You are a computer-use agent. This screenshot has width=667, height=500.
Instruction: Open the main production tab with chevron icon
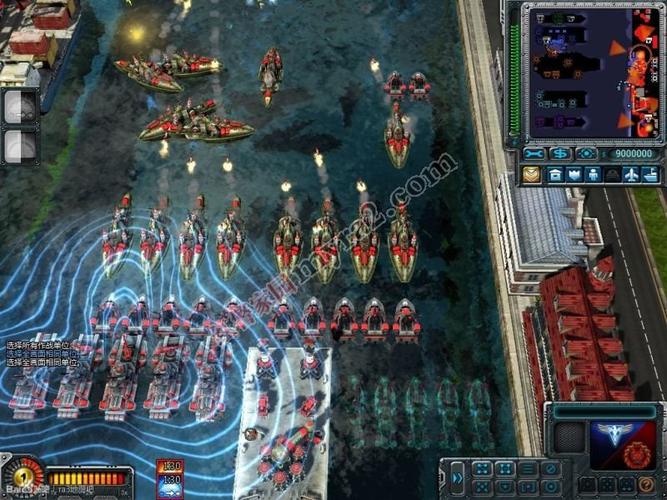pos(531,174)
